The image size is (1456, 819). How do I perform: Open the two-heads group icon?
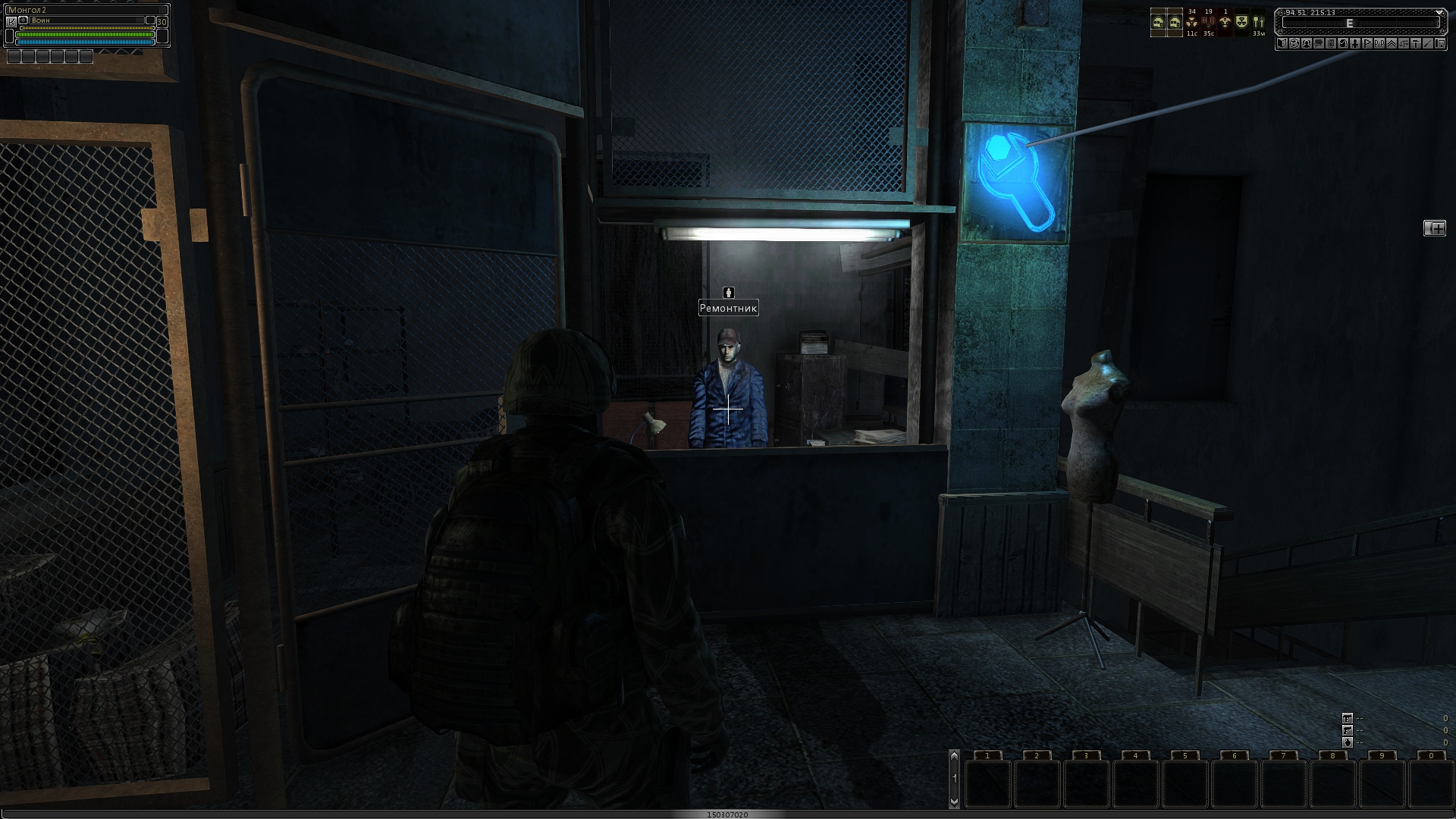coord(1307,43)
